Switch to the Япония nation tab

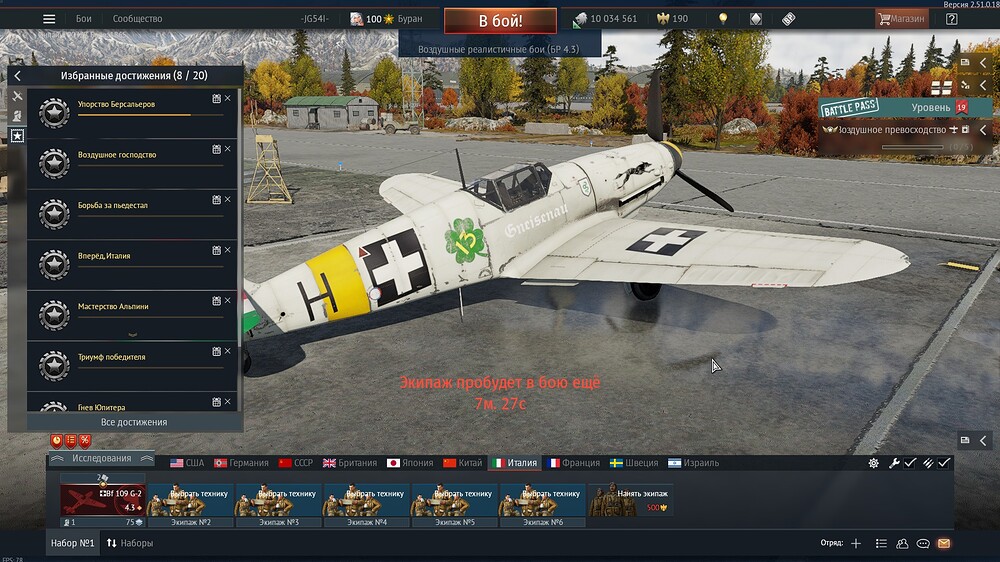[x=410, y=463]
